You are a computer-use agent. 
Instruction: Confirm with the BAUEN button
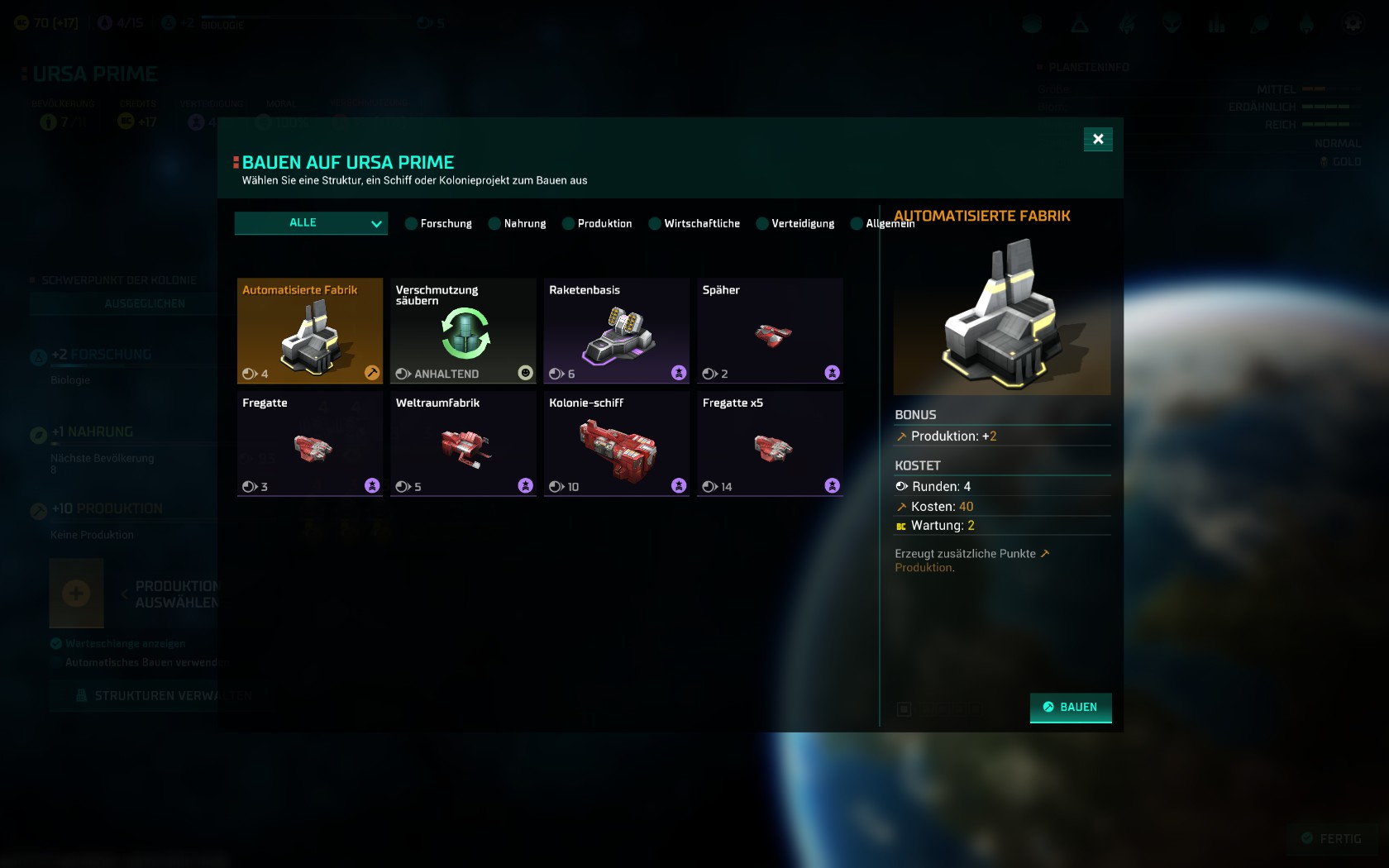click(x=1071, y=708)
